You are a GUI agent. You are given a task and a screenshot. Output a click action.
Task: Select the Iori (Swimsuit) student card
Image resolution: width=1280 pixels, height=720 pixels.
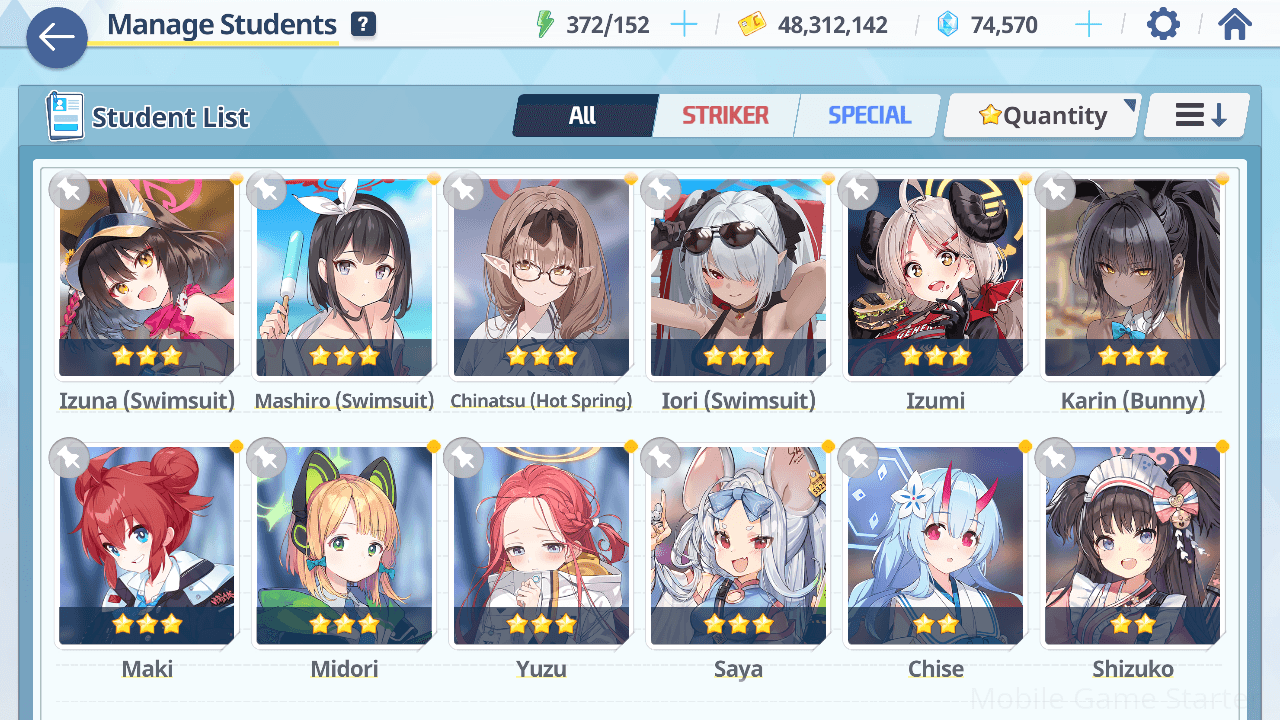[738, 278]
